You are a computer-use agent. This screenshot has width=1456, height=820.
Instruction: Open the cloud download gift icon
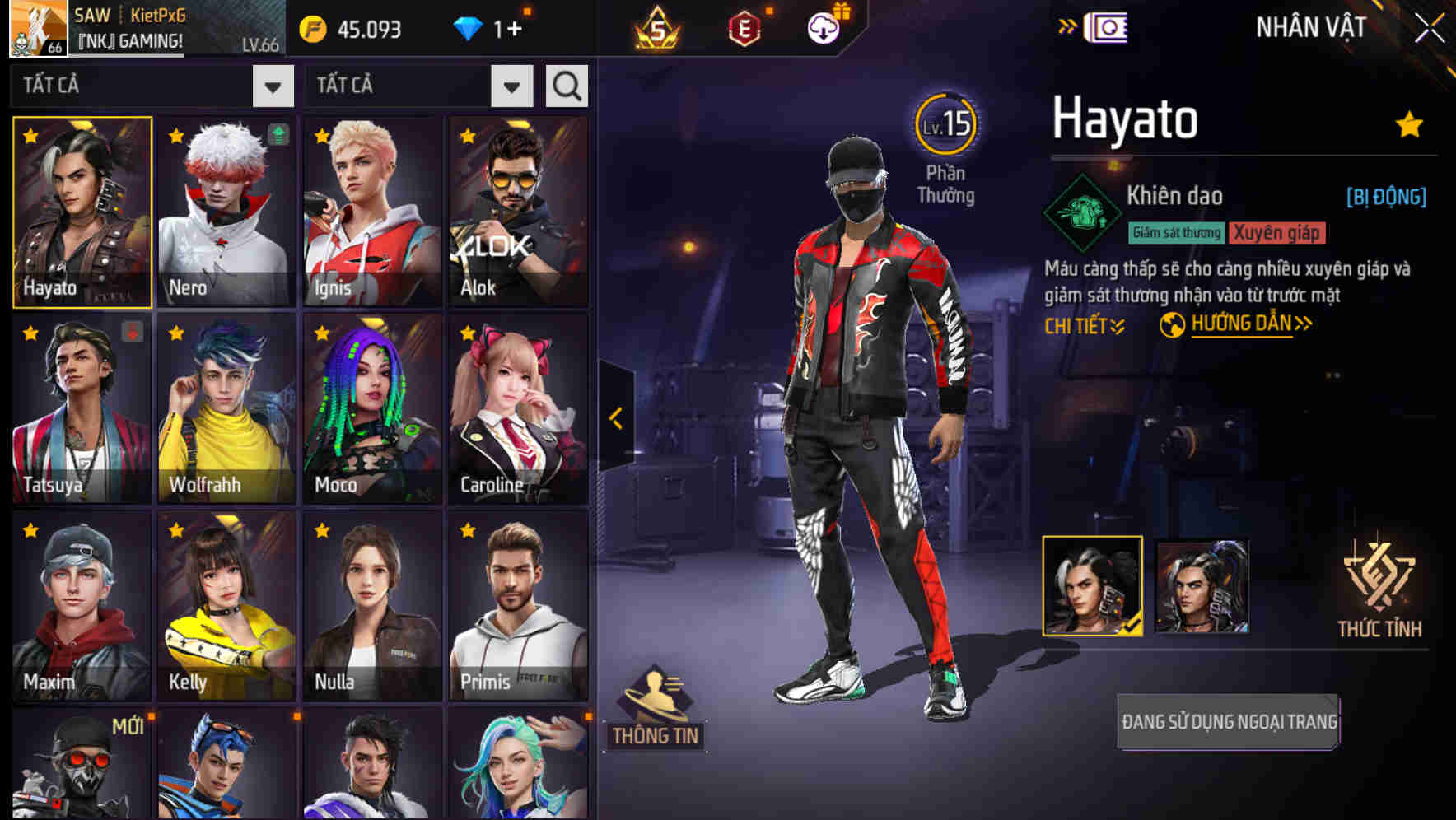(823, 26)
